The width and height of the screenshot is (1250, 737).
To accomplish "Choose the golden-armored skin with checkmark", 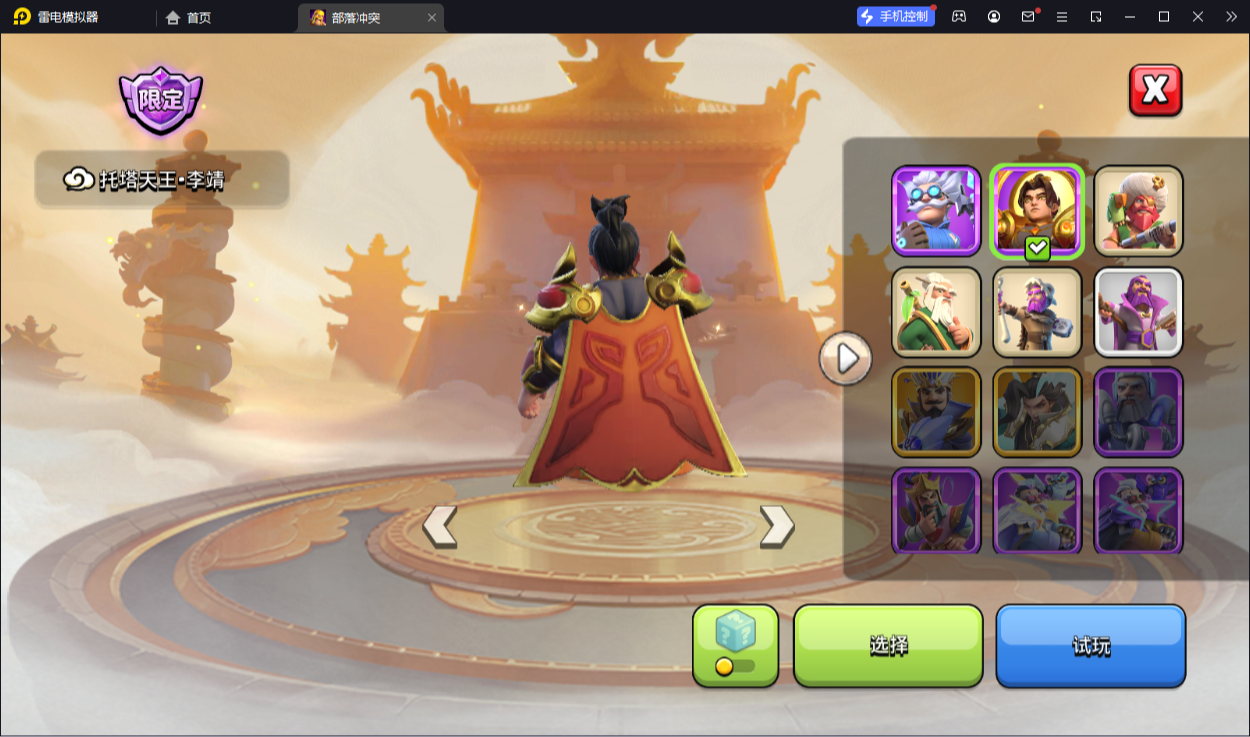I will [x=1037, y=210].
